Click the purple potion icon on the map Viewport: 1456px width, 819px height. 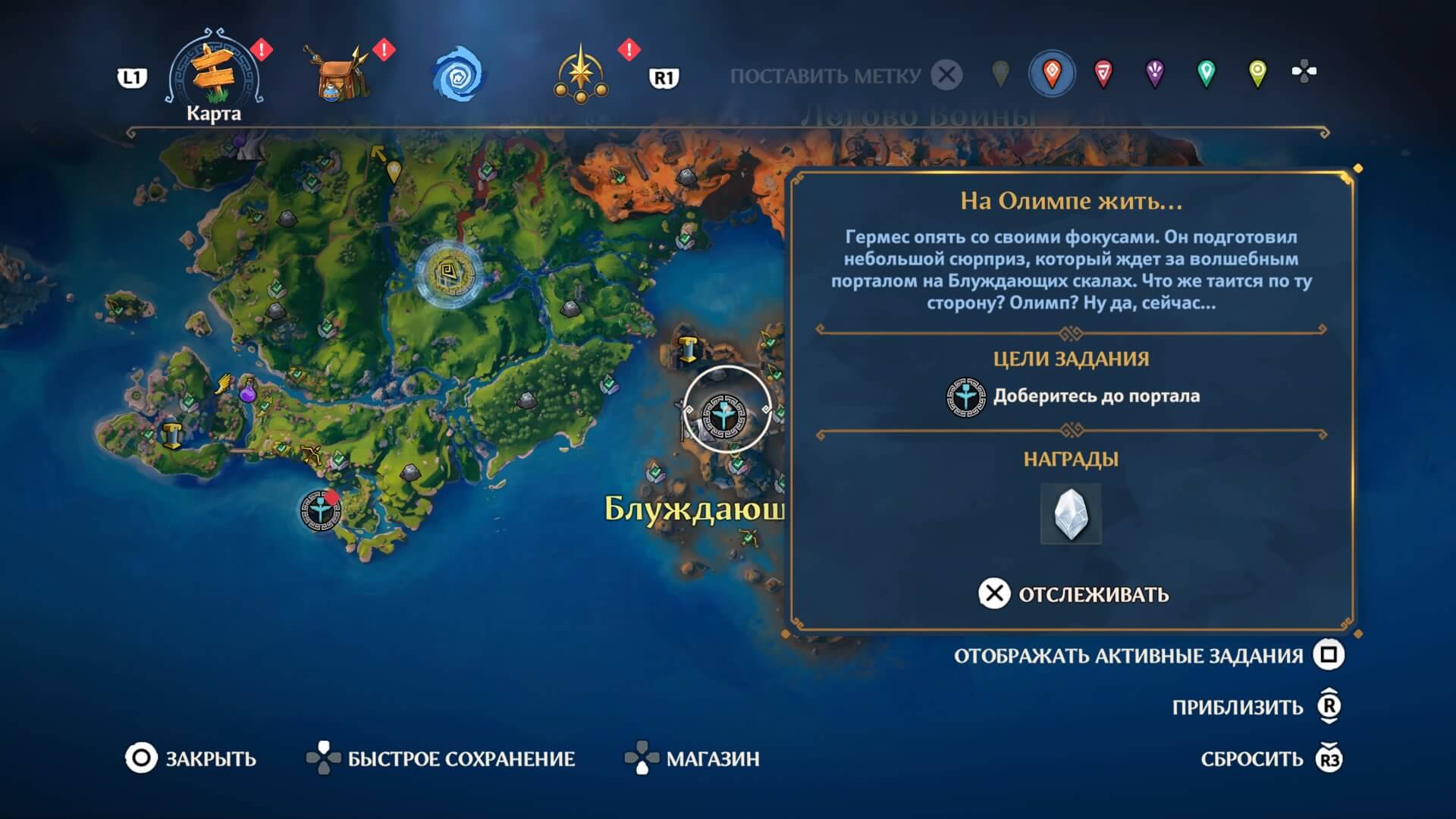[x=249, y=391]
